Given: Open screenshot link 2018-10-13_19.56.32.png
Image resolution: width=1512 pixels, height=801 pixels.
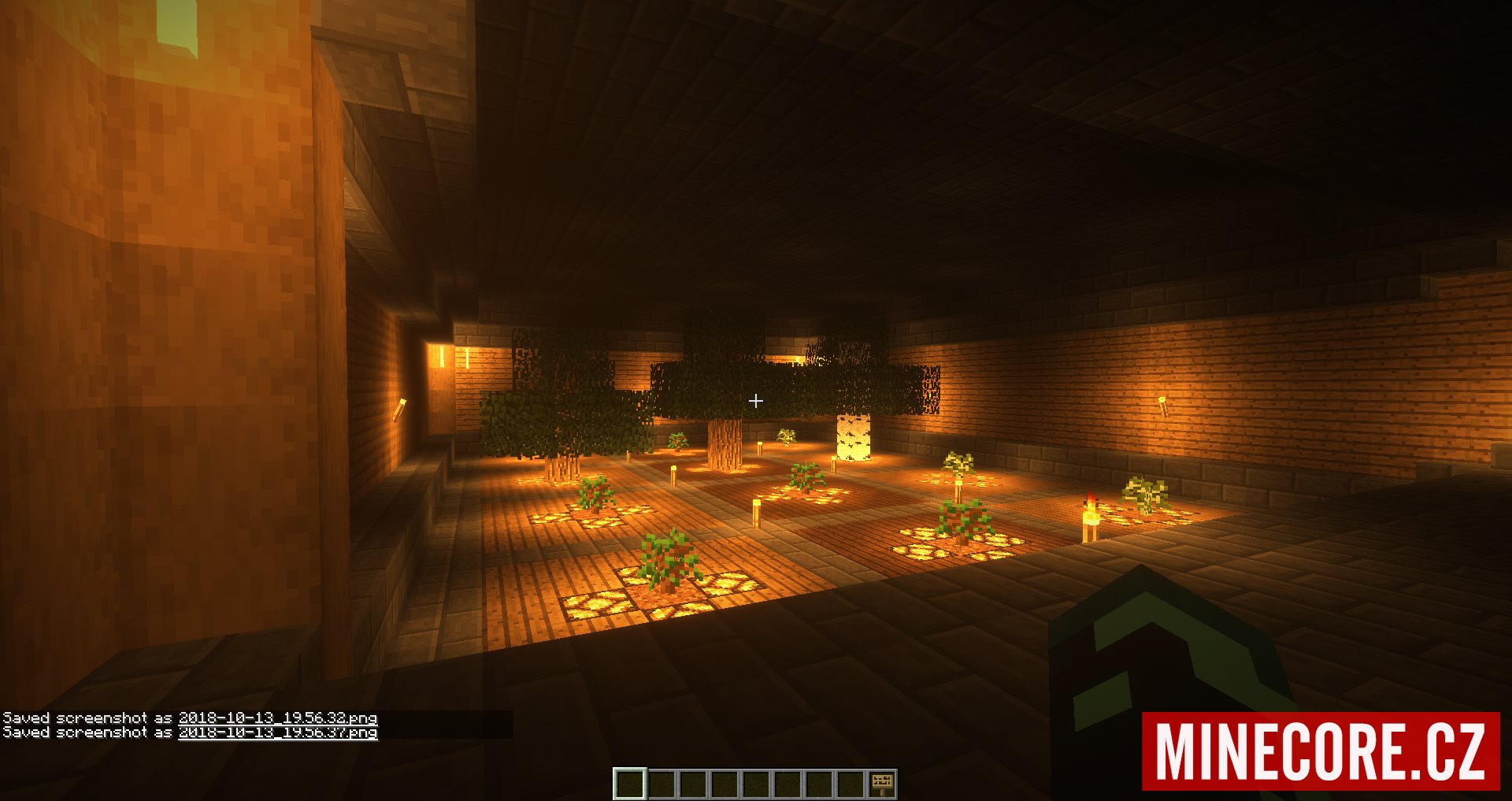Looking at the screenshot, I should pos(277,718).
